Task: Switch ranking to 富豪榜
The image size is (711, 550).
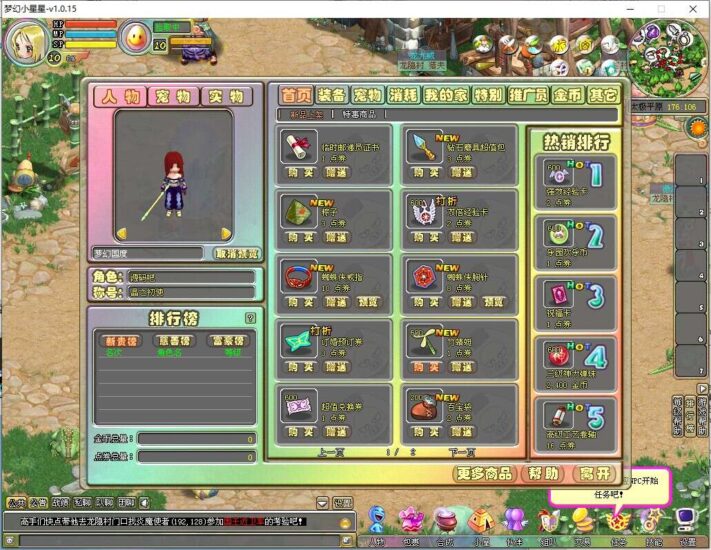Action: click(226, 340)
